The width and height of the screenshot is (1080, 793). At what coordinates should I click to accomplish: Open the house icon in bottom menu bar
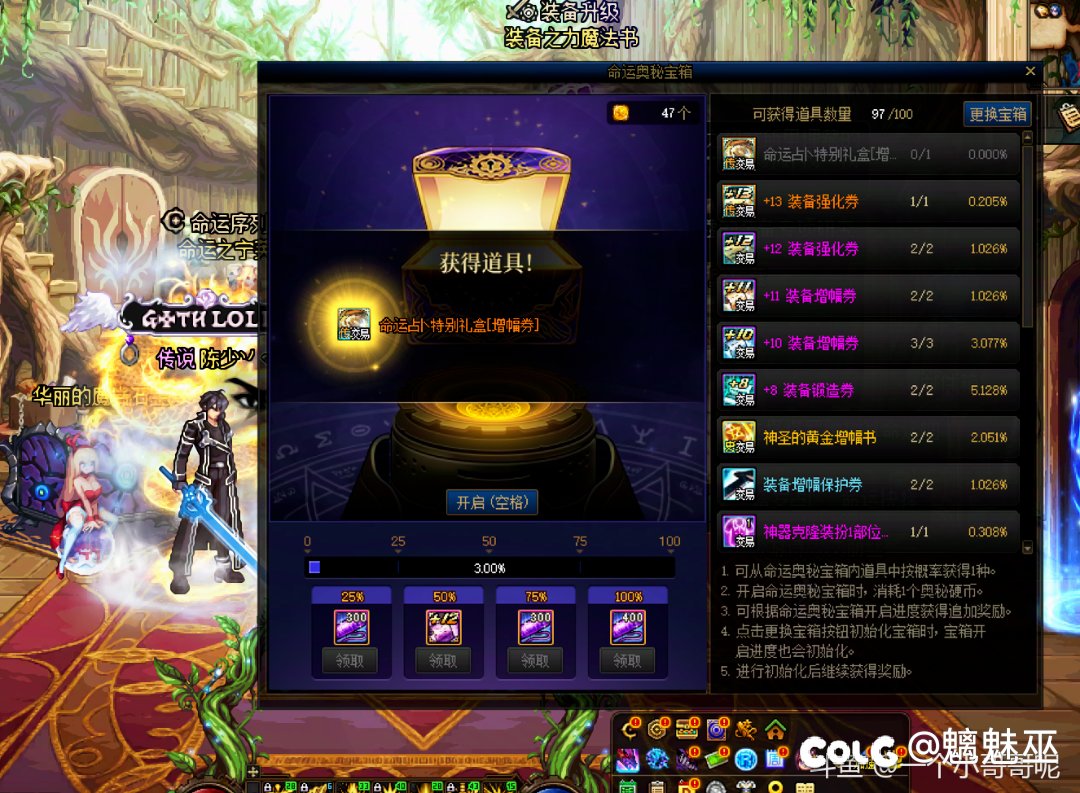pyautogui.click(x=775, y=729)
